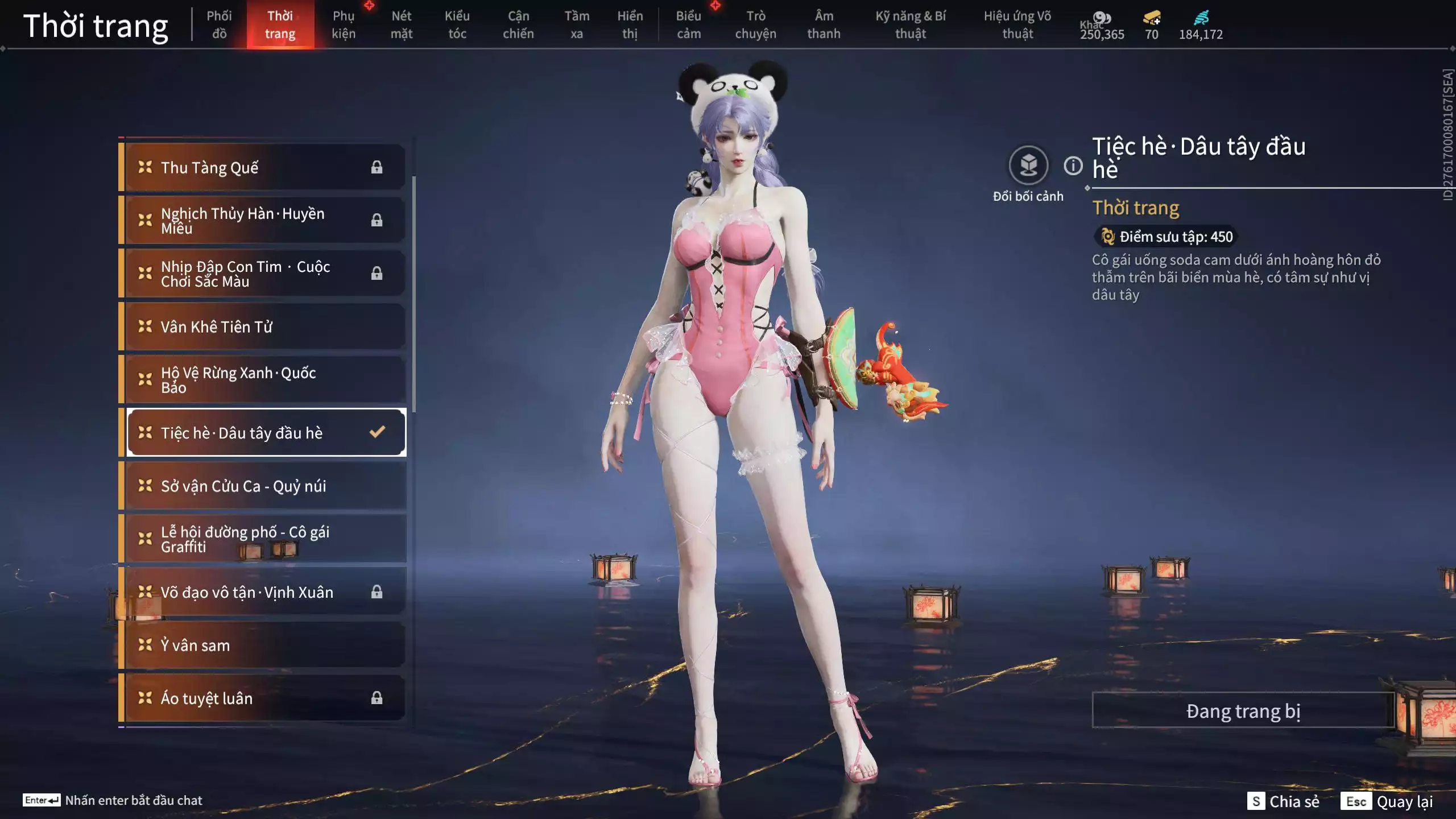The width and height of the screenshot is (1456, 819).
Task: Select the Thu Tàng Quế outfit
Action: (x=265, y=167)
